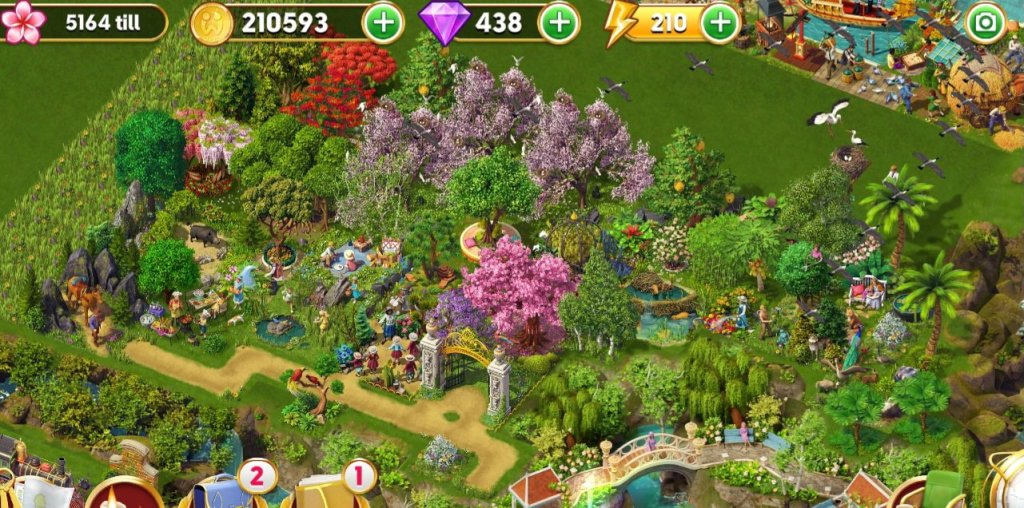Tap the gold coin currency icon
The image size is (1024, 508).
212,22
